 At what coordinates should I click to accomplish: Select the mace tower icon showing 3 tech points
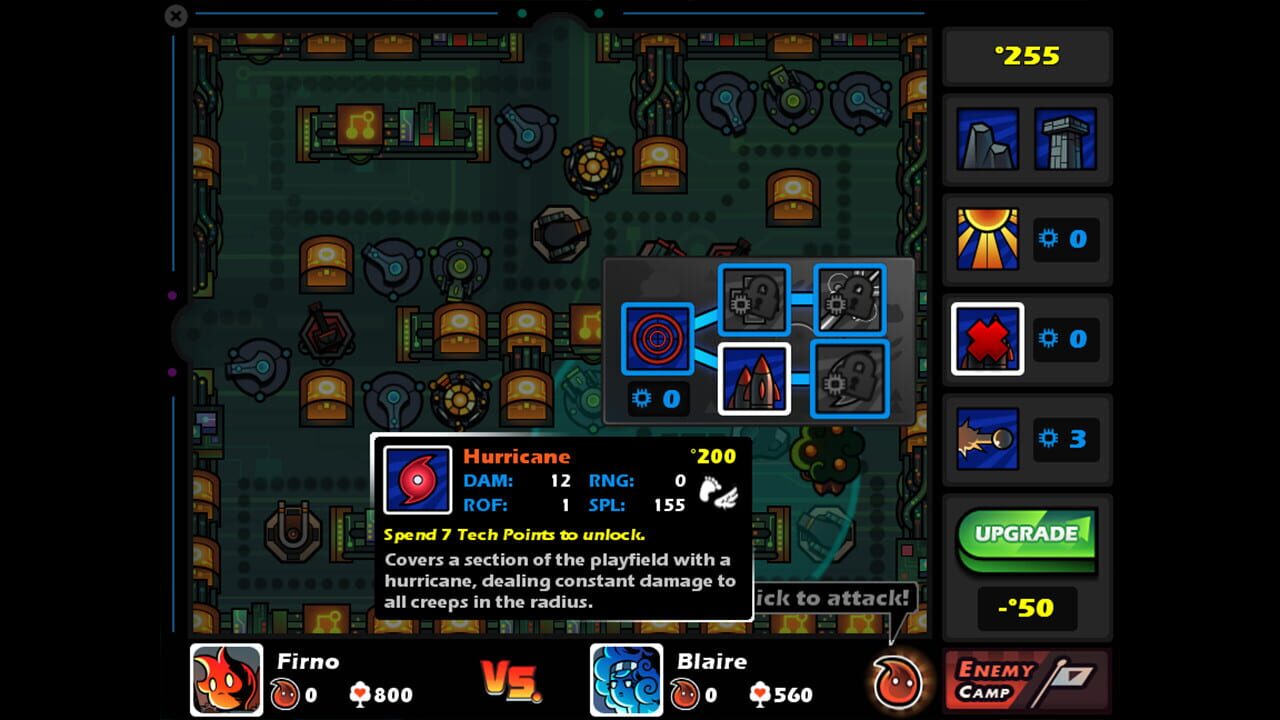[x=986, y=437]
